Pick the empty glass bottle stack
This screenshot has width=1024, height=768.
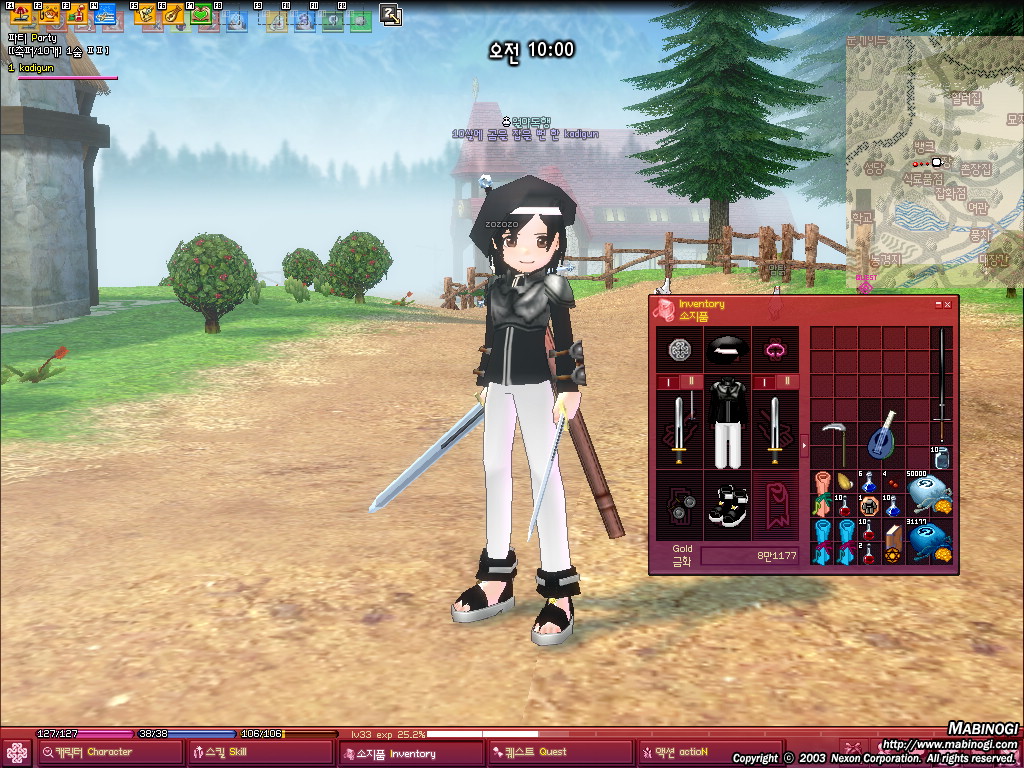[940, 458]
